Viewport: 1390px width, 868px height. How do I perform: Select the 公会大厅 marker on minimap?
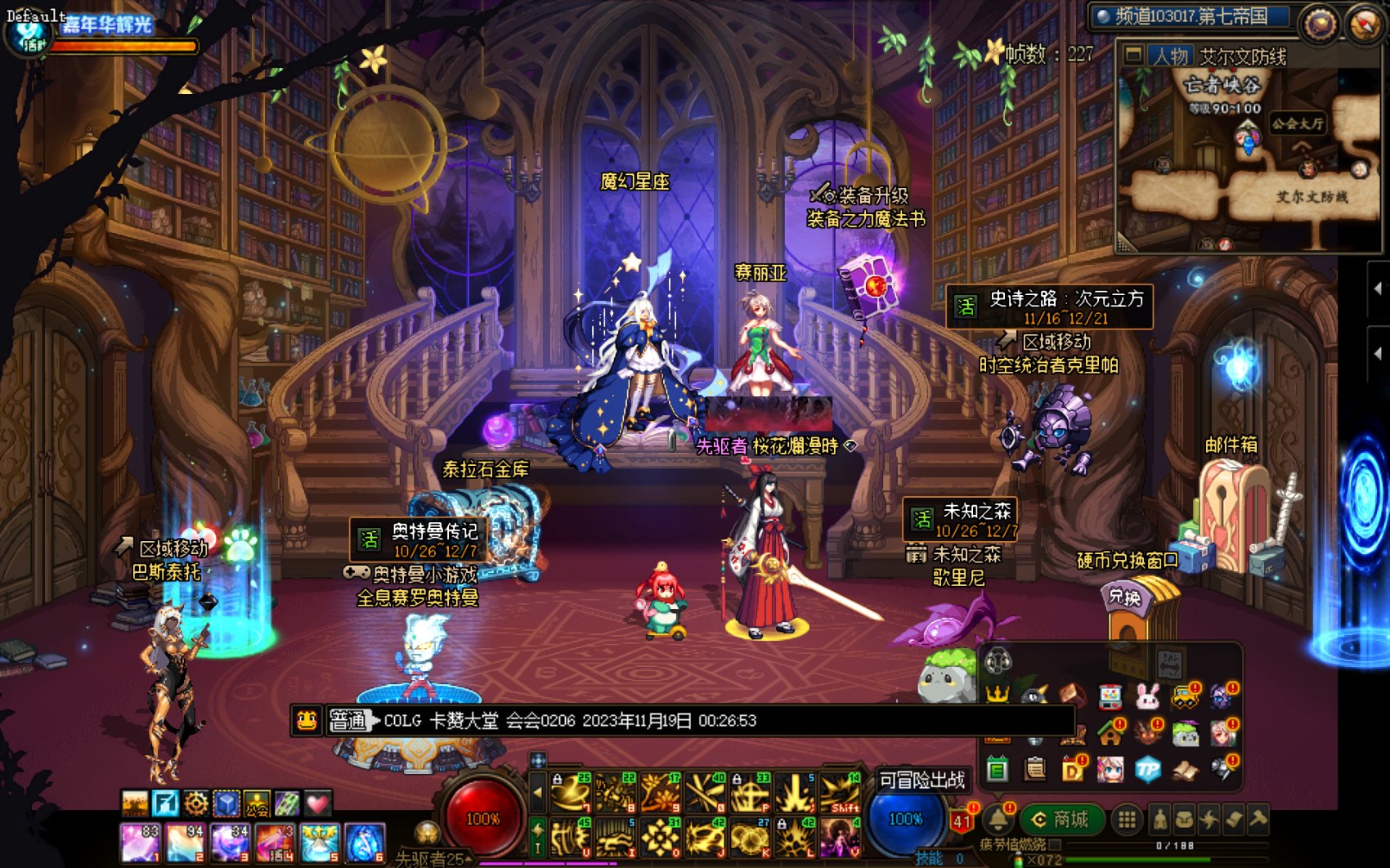point(1297,124)
